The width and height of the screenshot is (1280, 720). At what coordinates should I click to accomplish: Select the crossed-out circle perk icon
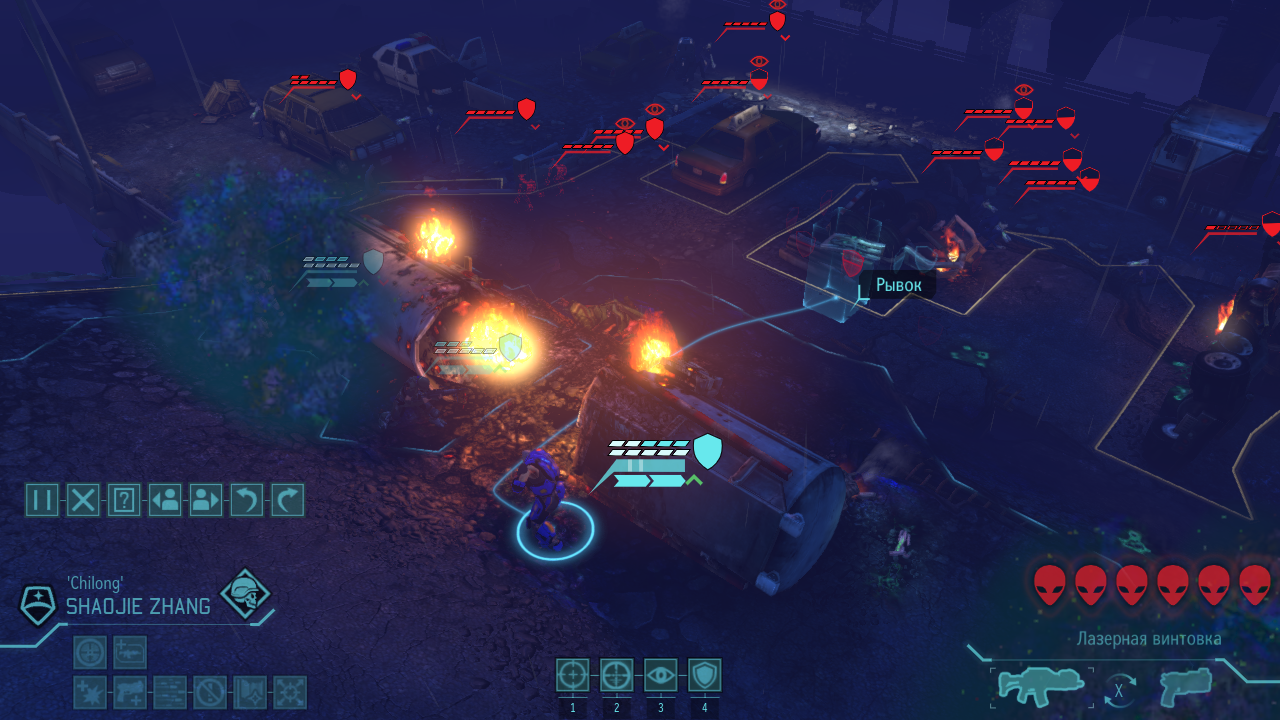tap(210, 692)
